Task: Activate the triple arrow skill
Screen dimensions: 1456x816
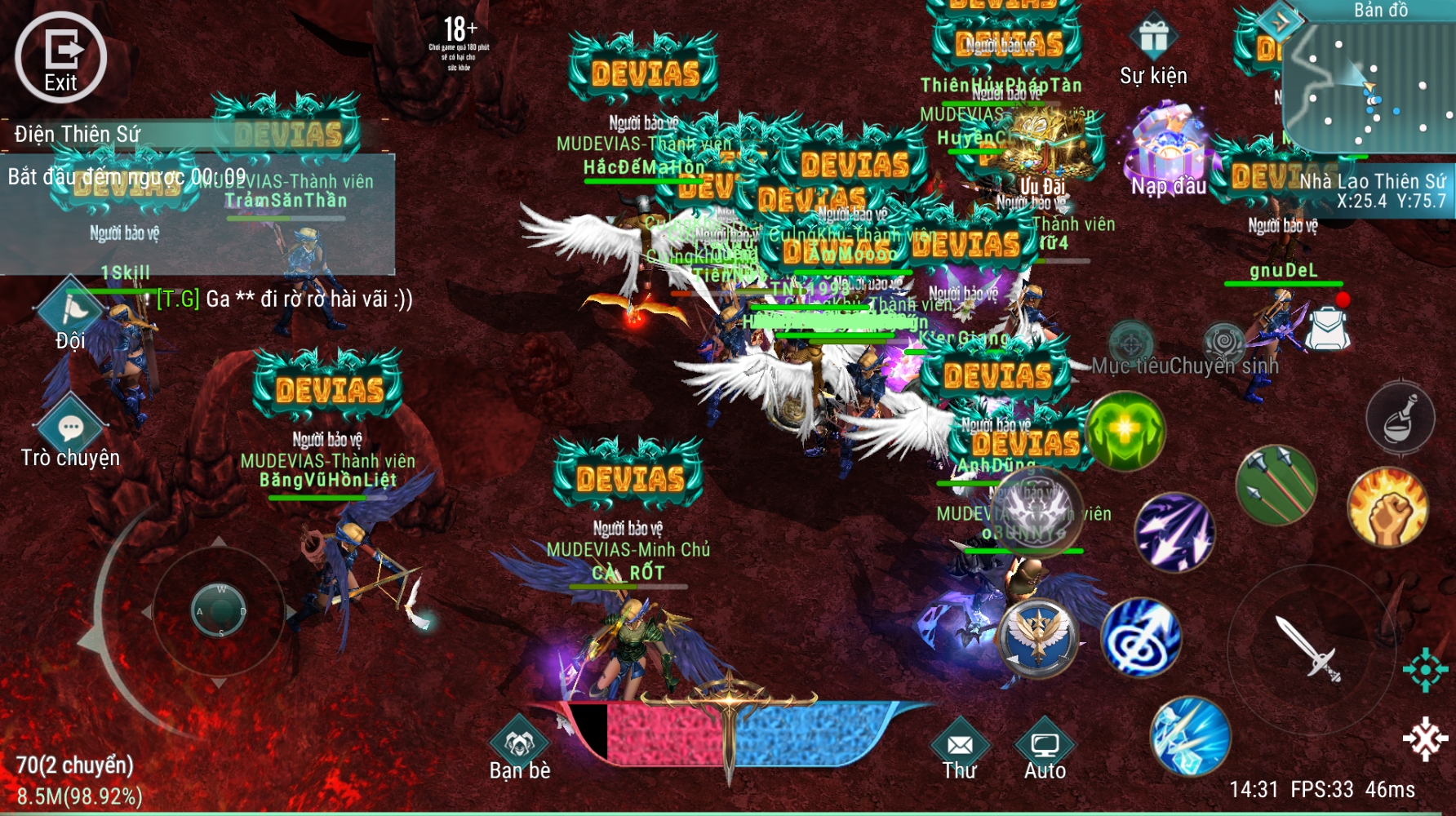Action: 1276,486
